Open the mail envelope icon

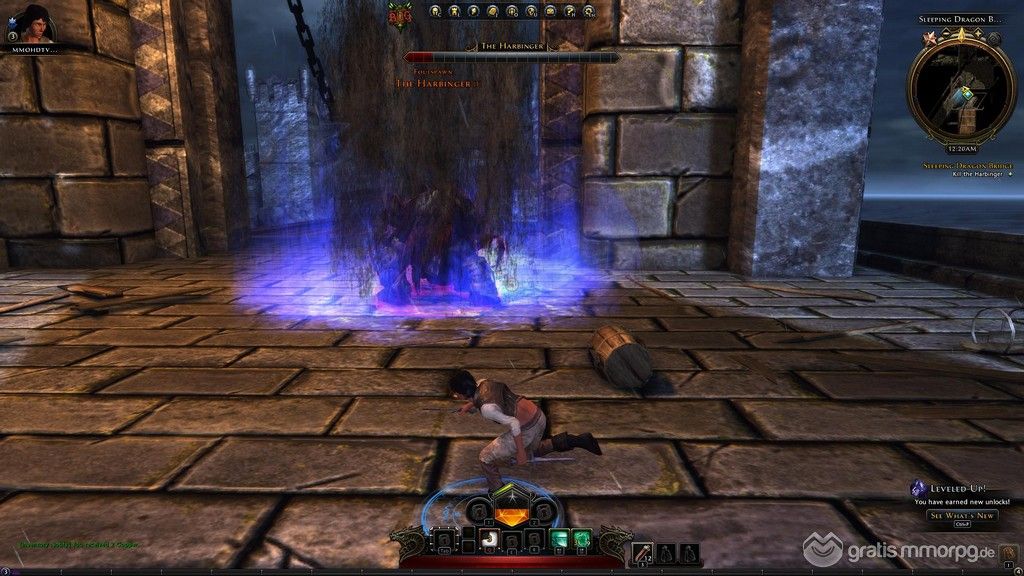coord(549,12)
